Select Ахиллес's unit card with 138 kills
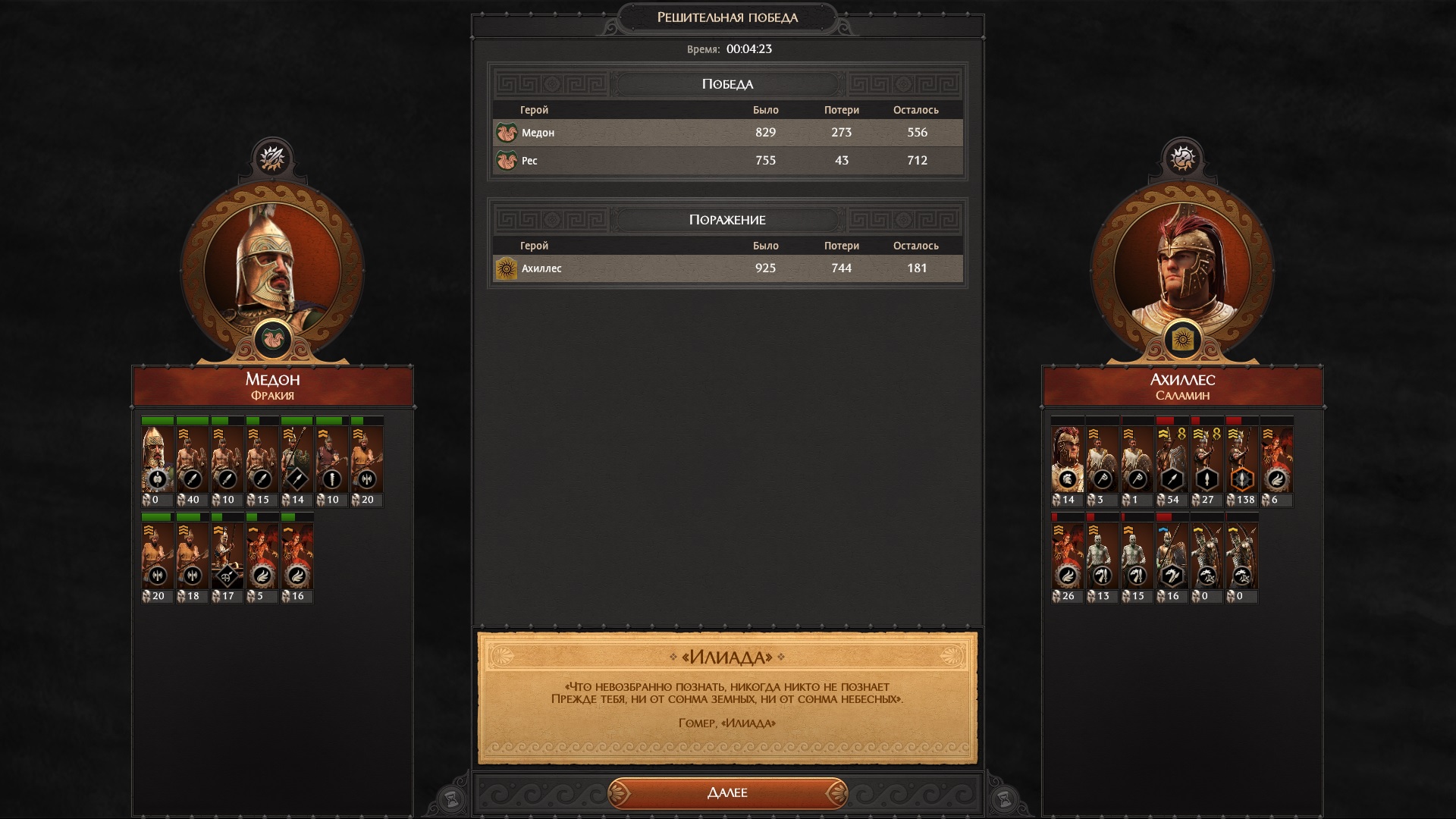1456x819 pixels. (x=1241, y=460)
